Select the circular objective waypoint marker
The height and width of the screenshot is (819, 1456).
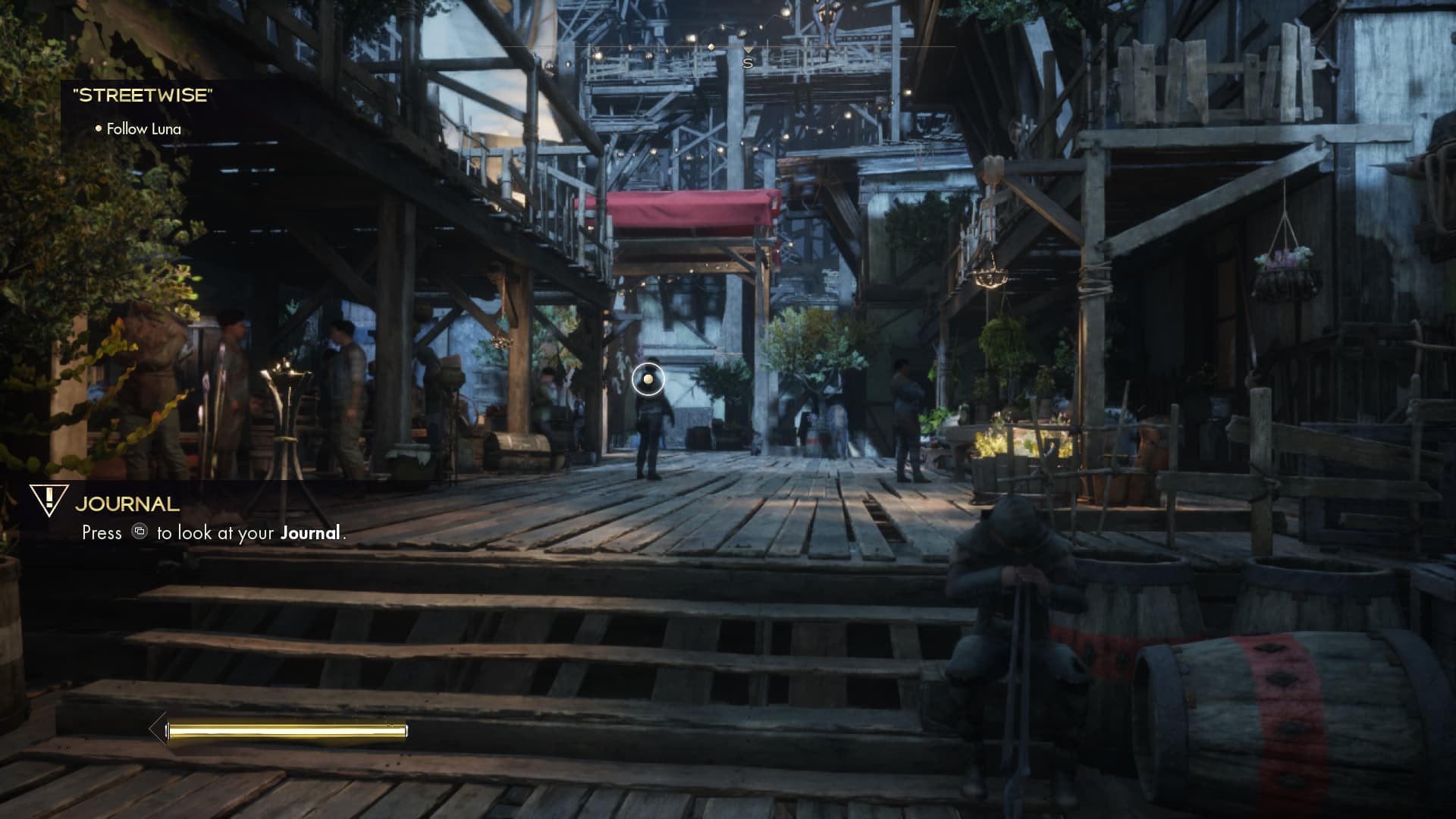[648, 379]
